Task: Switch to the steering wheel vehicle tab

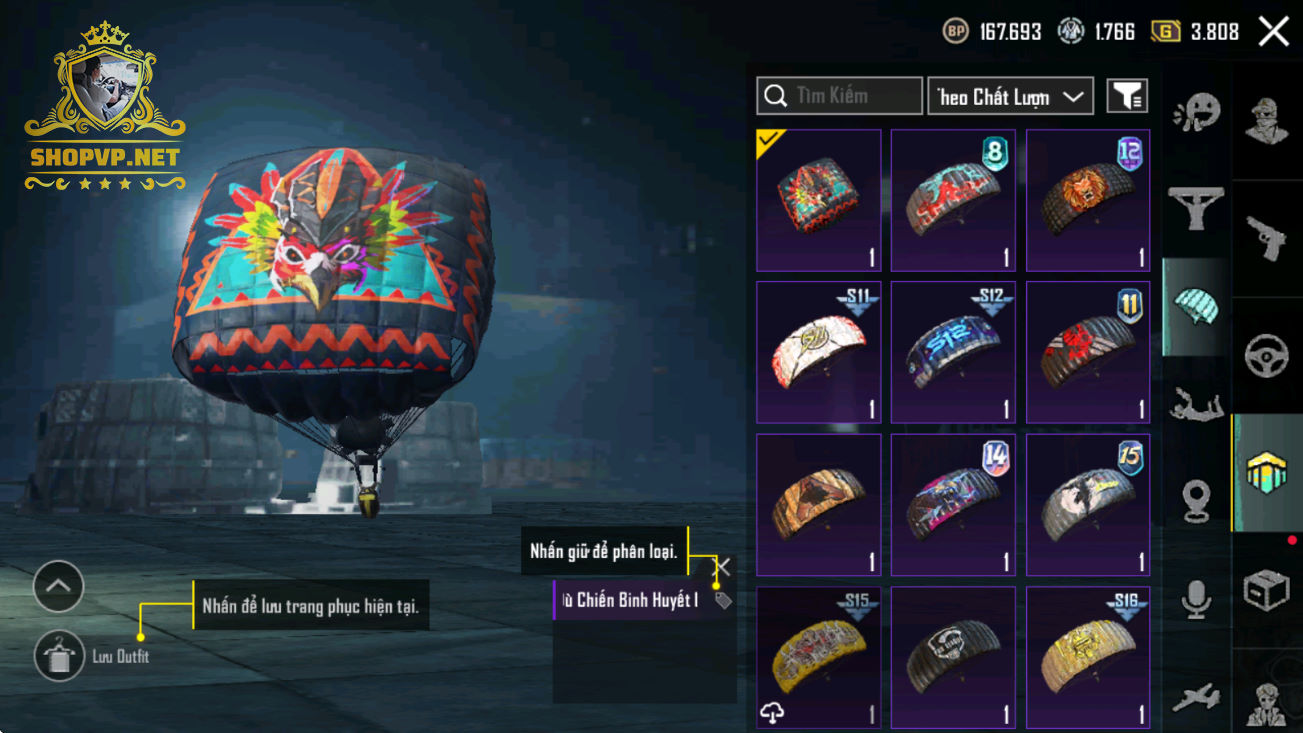Action: pyautogui.click(x=1266, y=356)
